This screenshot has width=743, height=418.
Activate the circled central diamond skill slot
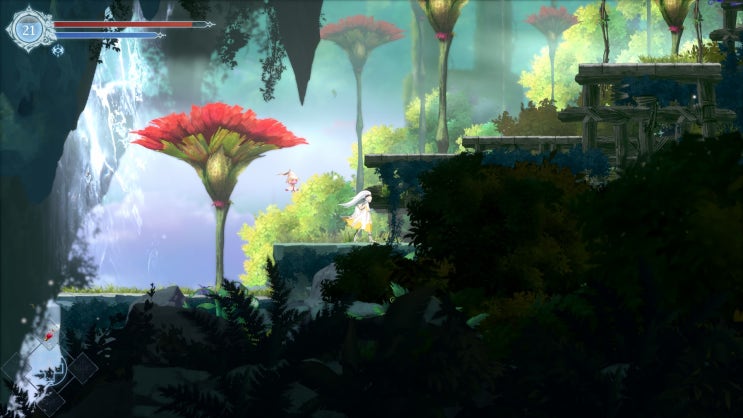point(49,368)
